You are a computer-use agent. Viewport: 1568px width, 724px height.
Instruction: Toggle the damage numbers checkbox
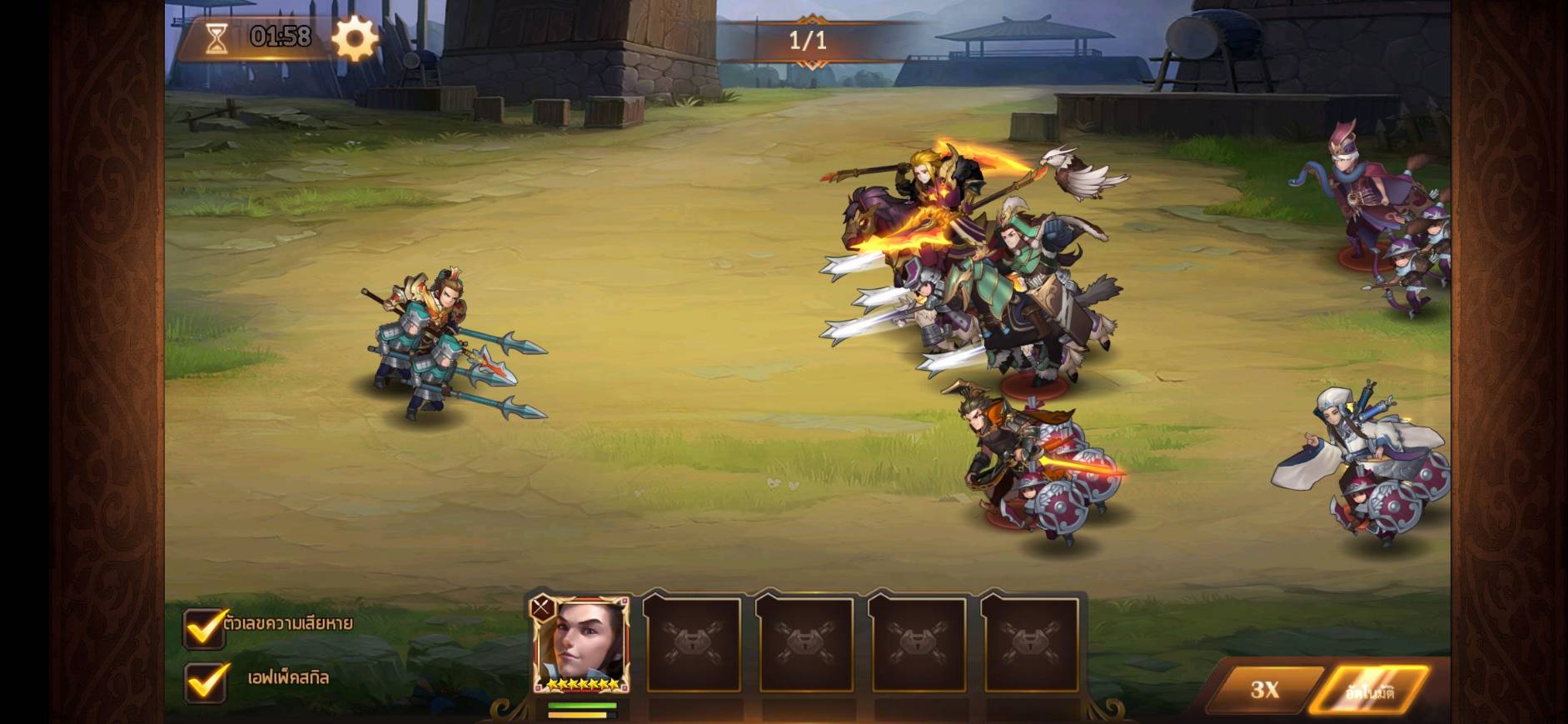coord(204,627)
